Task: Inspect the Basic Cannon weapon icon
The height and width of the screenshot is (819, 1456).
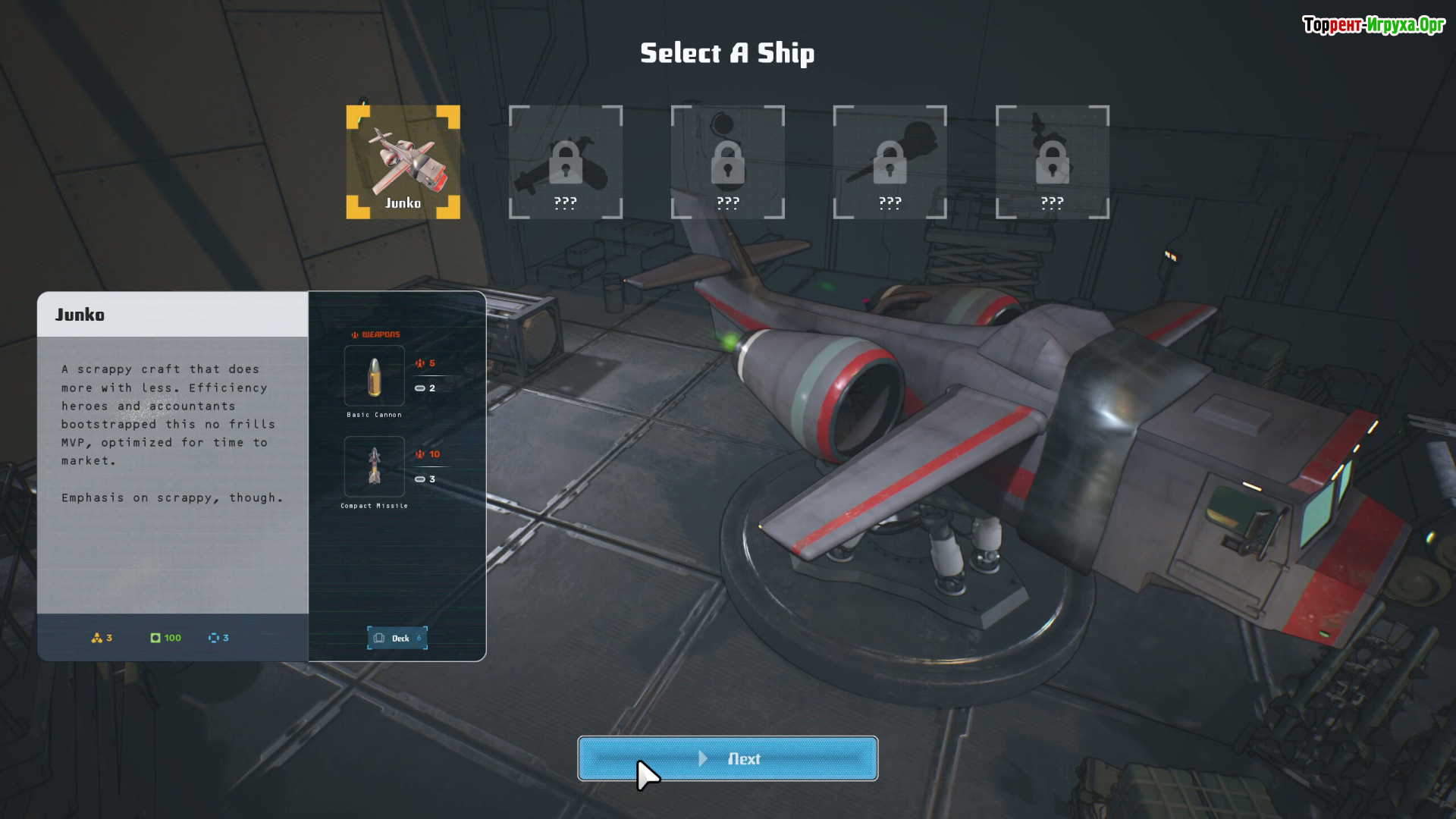Action: tap(374, 376)
